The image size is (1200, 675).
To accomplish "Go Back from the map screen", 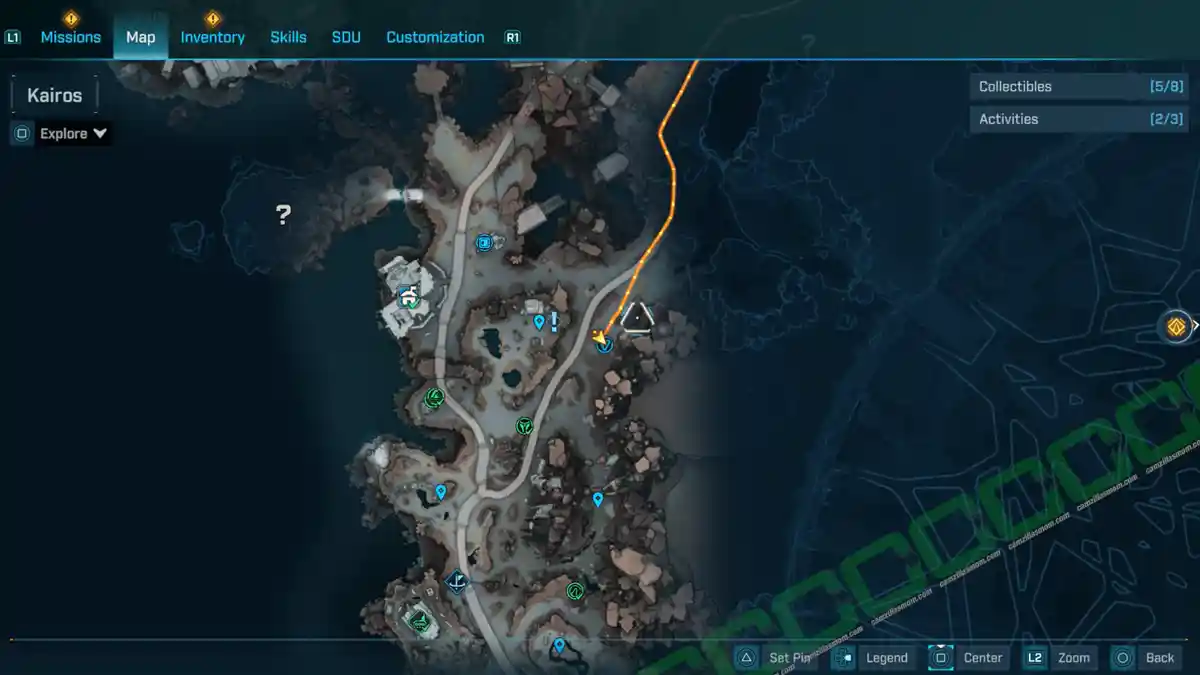I will click(x=1146, y=657).
